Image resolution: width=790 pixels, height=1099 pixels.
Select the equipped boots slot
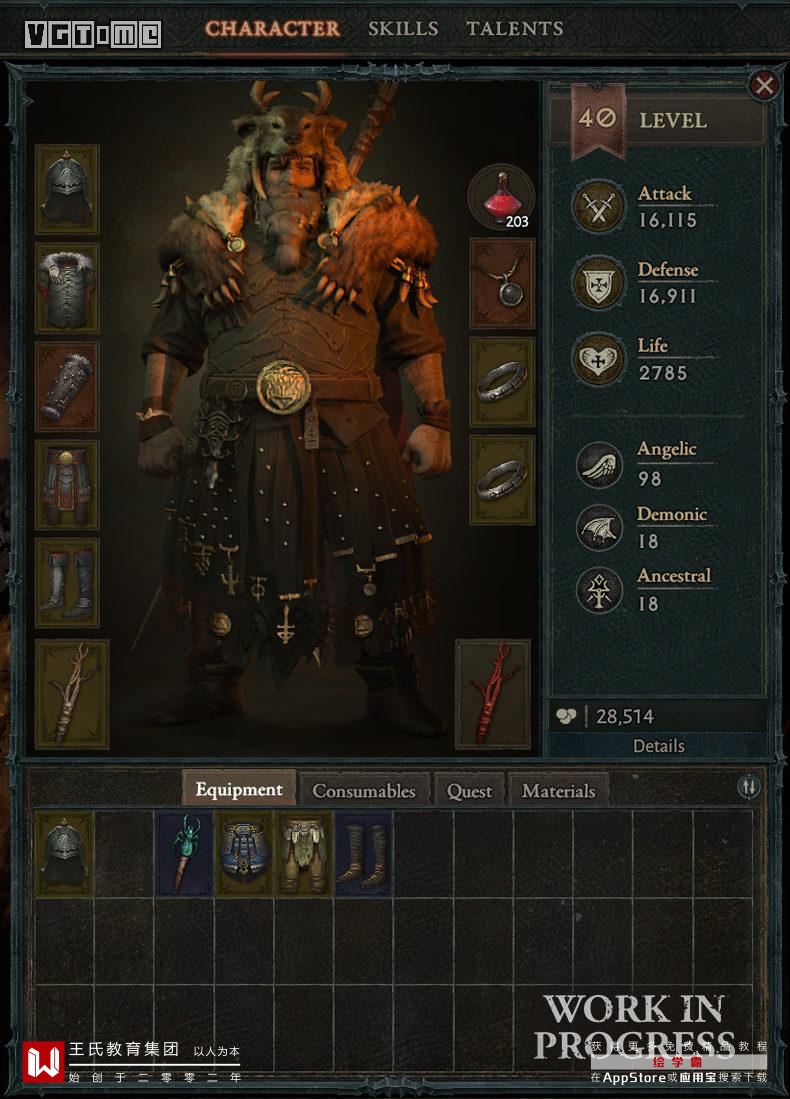pos(67,584)
